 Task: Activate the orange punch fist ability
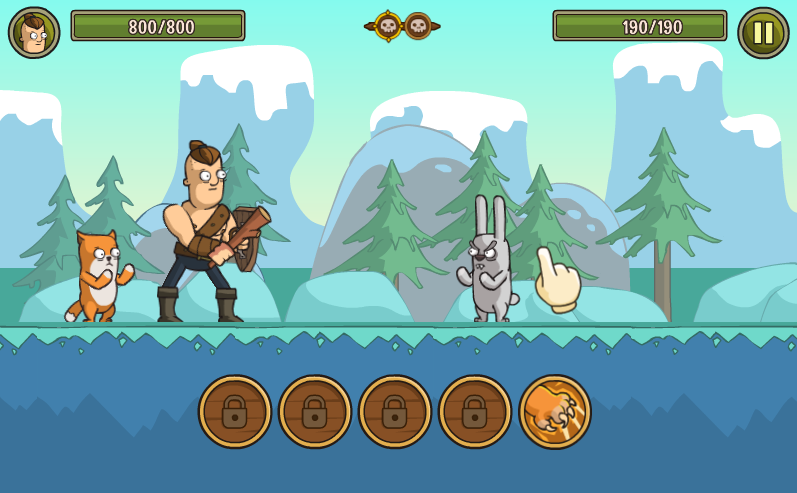[555, 411]
